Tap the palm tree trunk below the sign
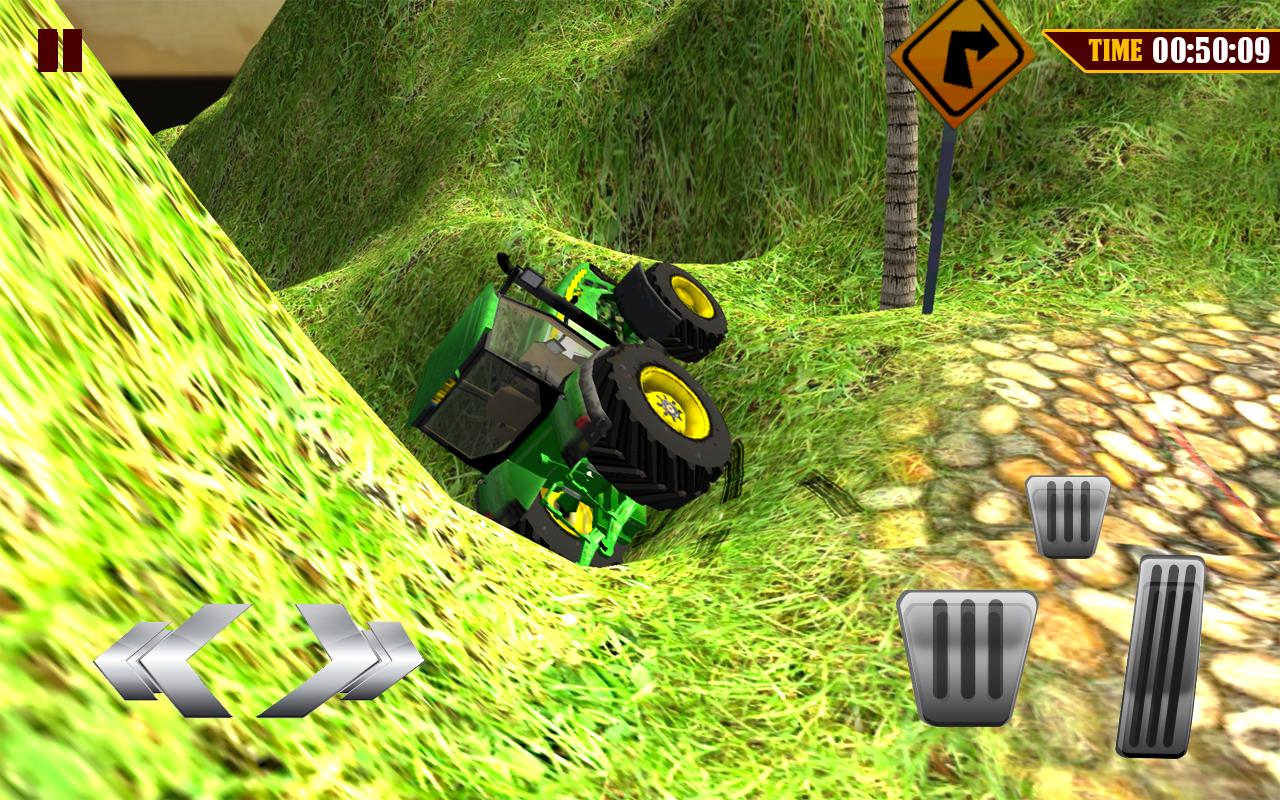Image resolution: width=1280 pixels, height=800 pixels. click(x=902, y=200)
